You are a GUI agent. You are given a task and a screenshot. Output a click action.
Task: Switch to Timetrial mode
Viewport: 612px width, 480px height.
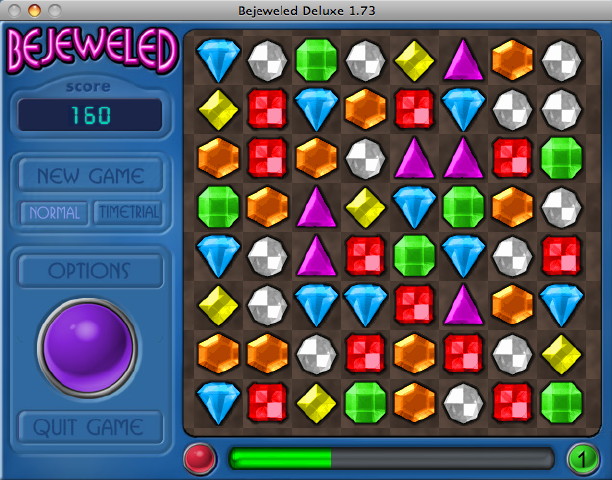point(127,213)
